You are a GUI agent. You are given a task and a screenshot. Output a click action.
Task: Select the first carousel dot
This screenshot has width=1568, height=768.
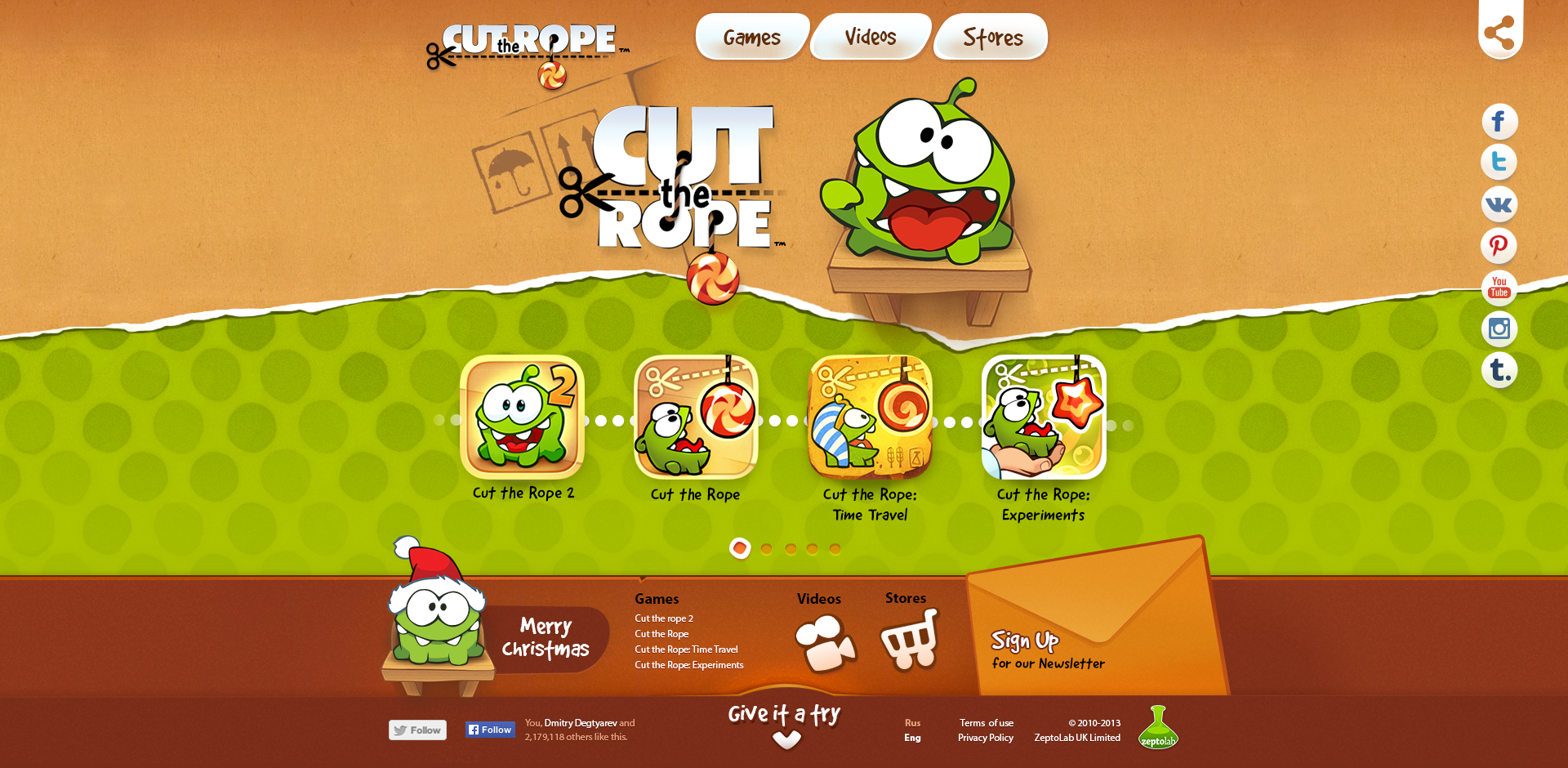tap(740, 548)
